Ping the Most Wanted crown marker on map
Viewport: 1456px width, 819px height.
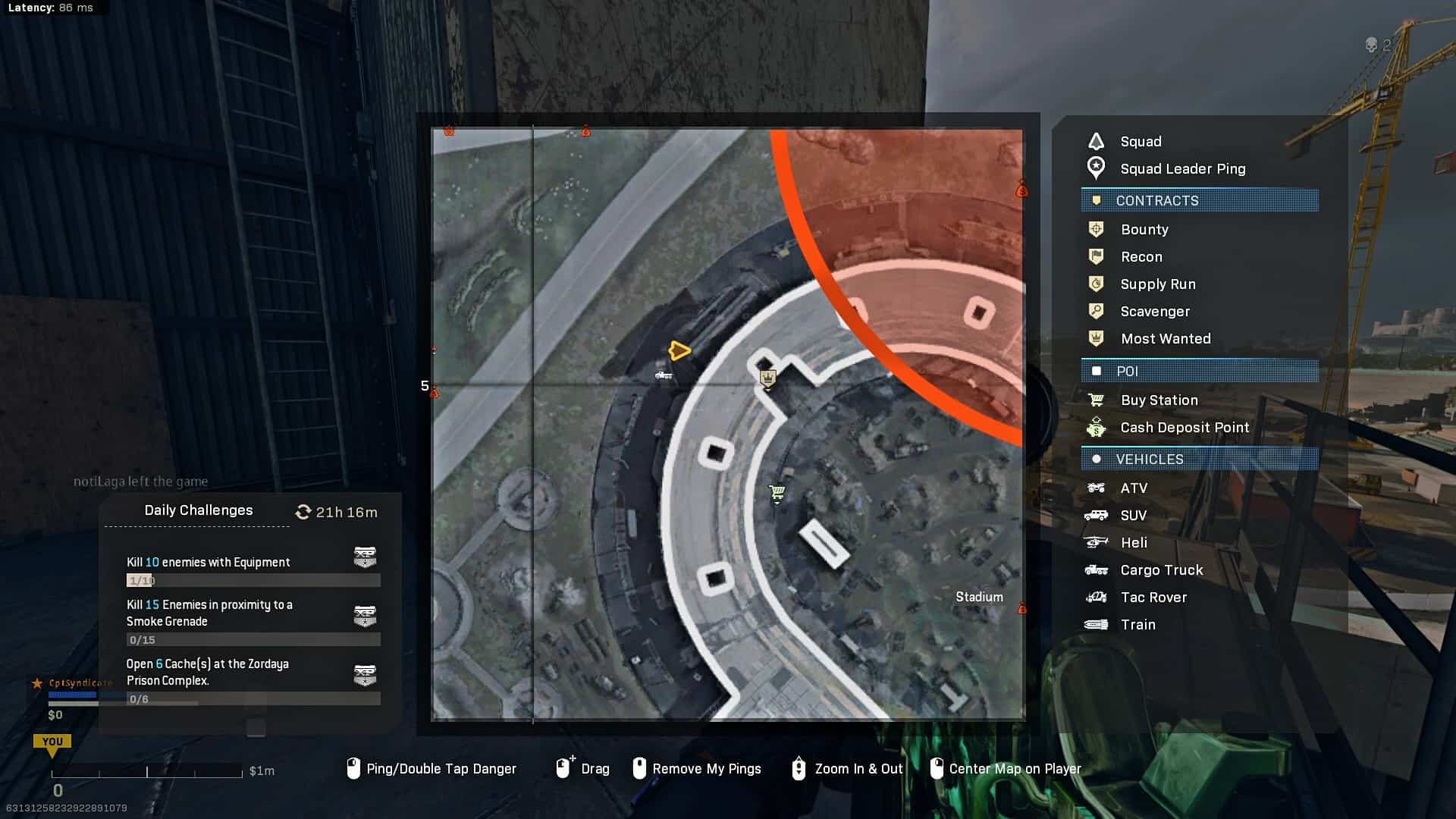(767, 378)
